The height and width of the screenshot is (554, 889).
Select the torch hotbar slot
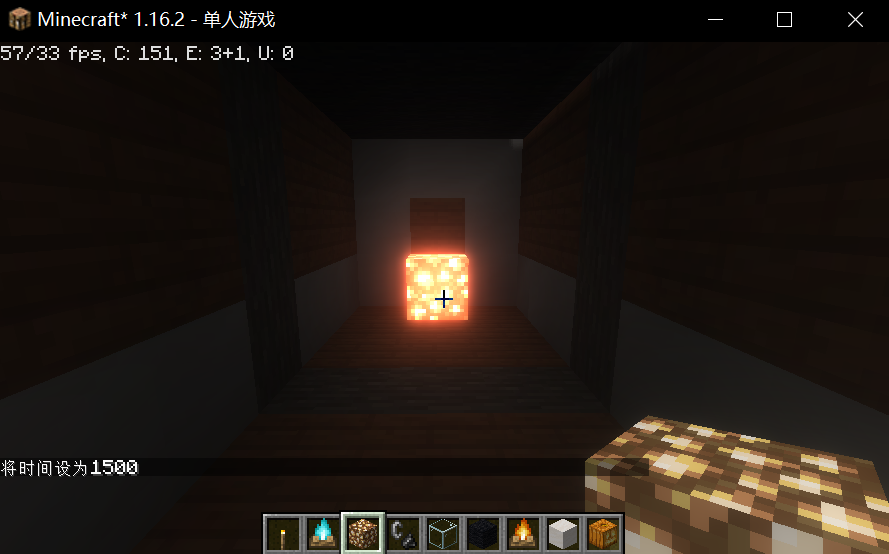(282, 533)
